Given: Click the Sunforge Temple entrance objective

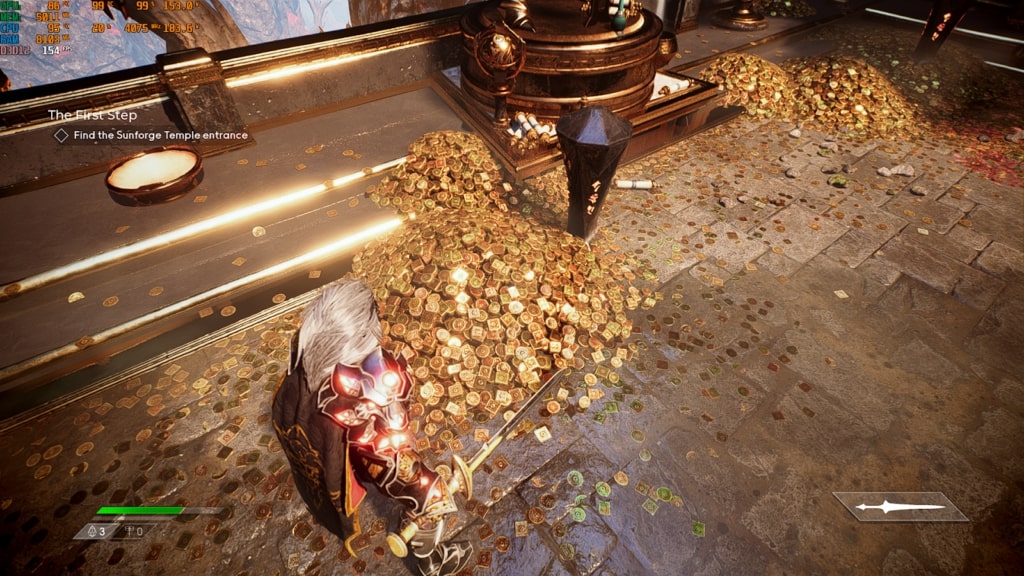Looking at the screenshot, I should click(158, 135).
